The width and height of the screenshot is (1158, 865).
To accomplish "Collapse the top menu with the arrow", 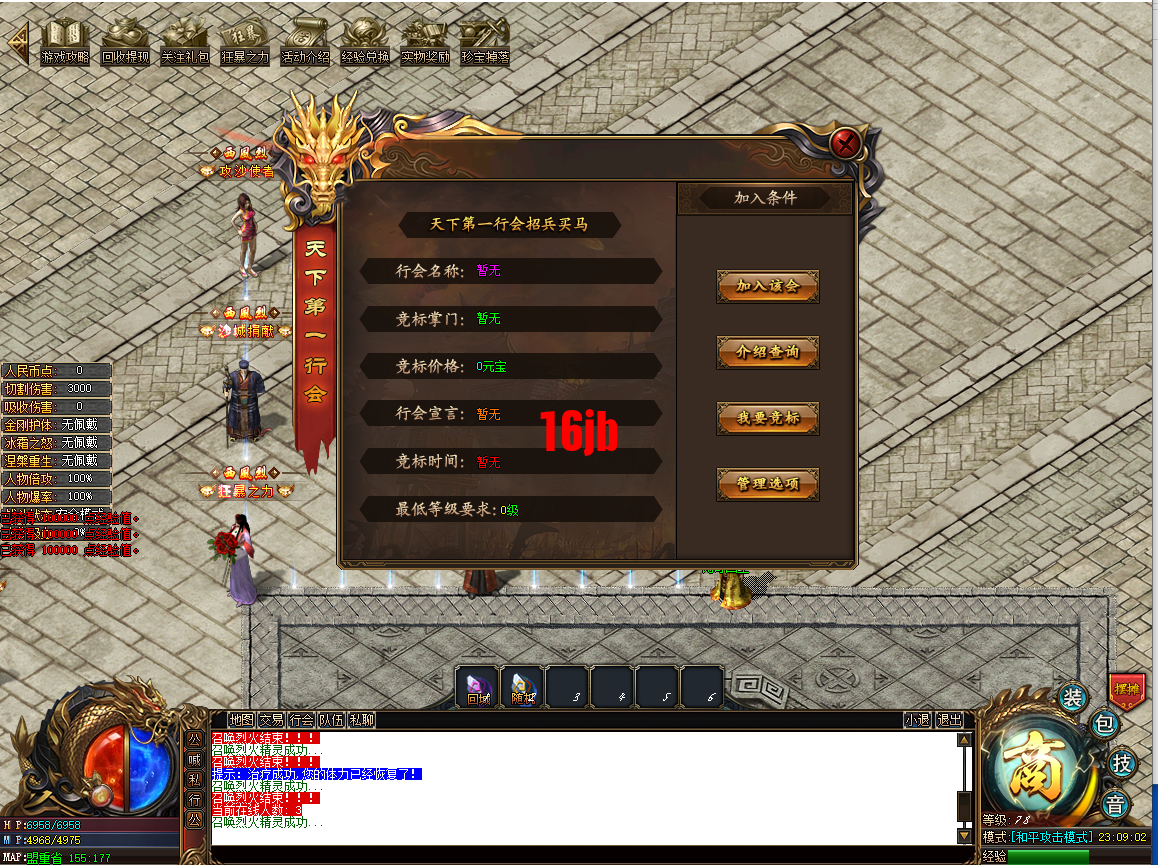I will (x=17, y=43).
